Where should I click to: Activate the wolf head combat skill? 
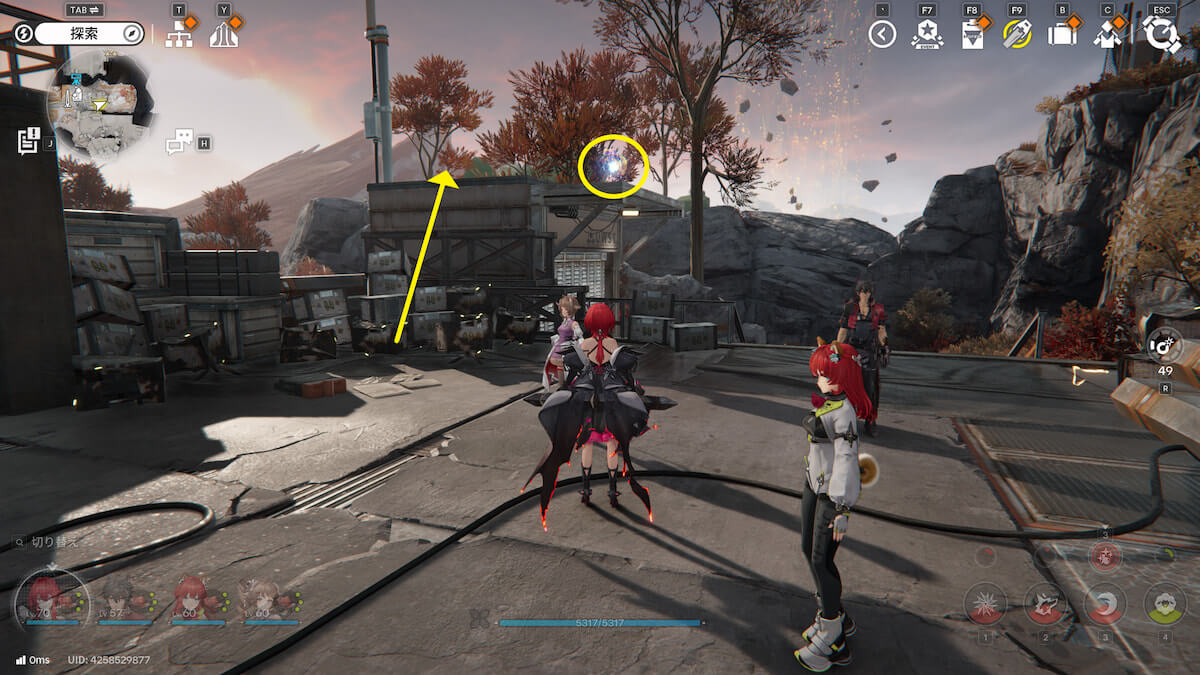coord(1045,604)
